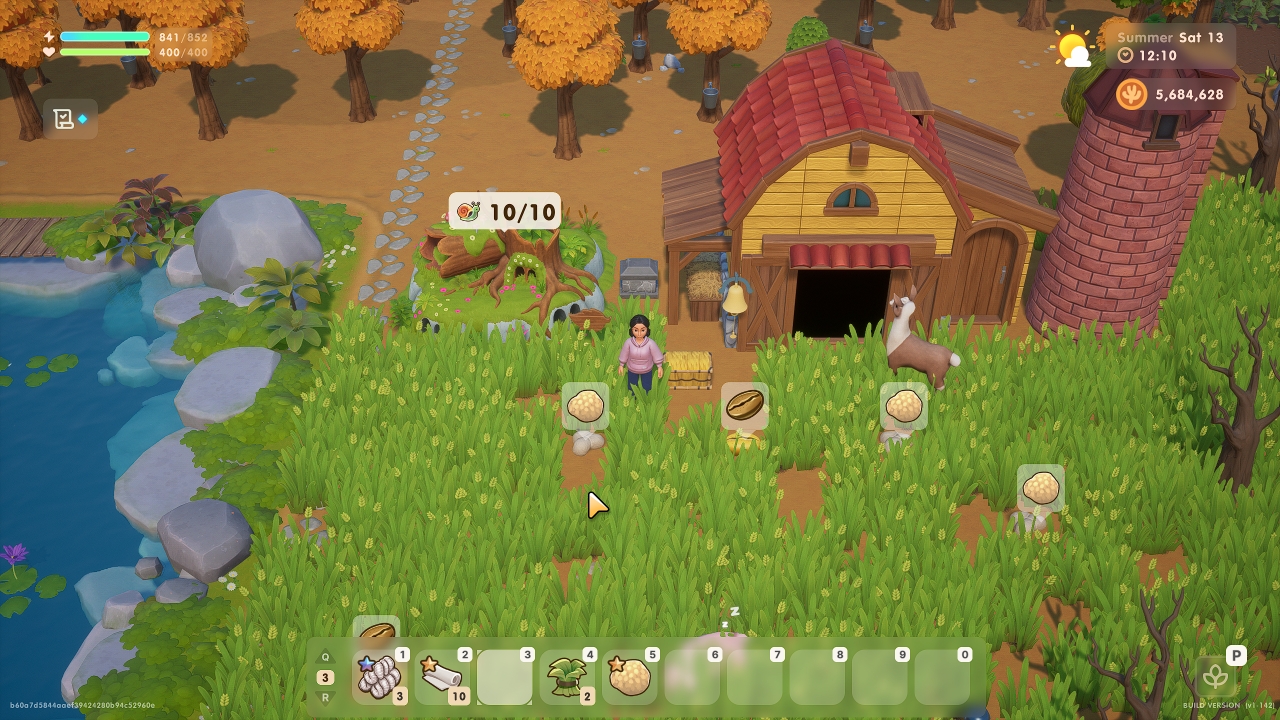Click the clock icon beside 12:10
The width and height of the screenshot is (1280, 720).
pyautogui.click(x=1124, y=57)
